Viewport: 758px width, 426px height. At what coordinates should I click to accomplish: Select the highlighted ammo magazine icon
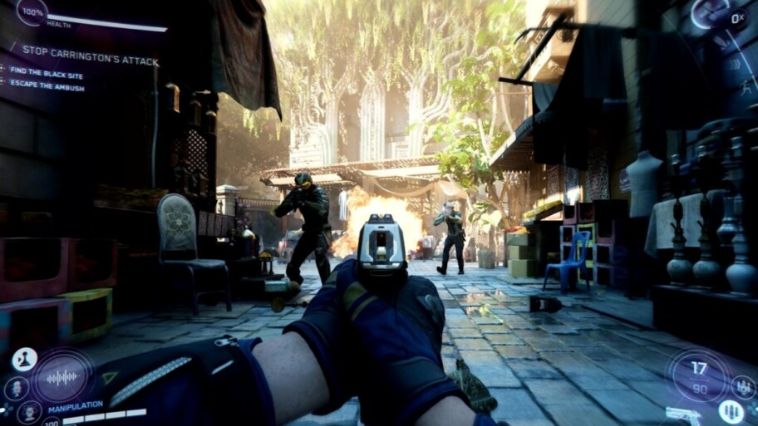733,410
